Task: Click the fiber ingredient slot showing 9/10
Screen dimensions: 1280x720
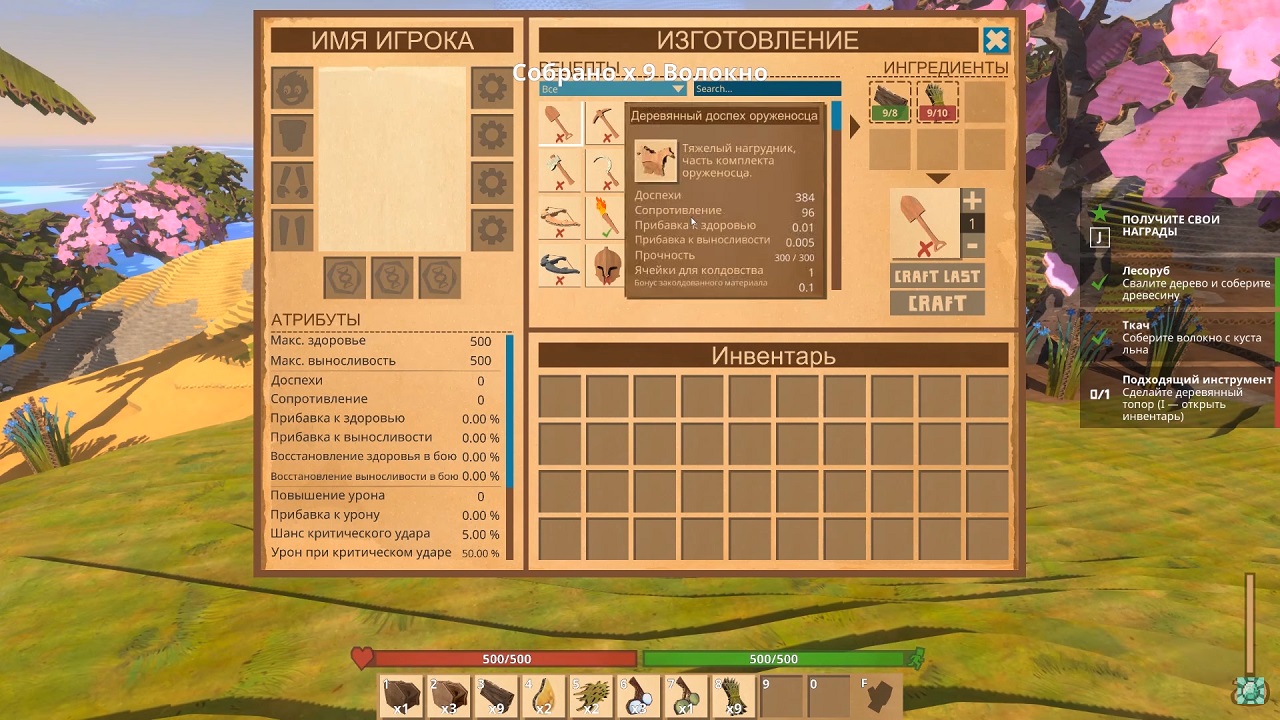Action: click(937, 101)
